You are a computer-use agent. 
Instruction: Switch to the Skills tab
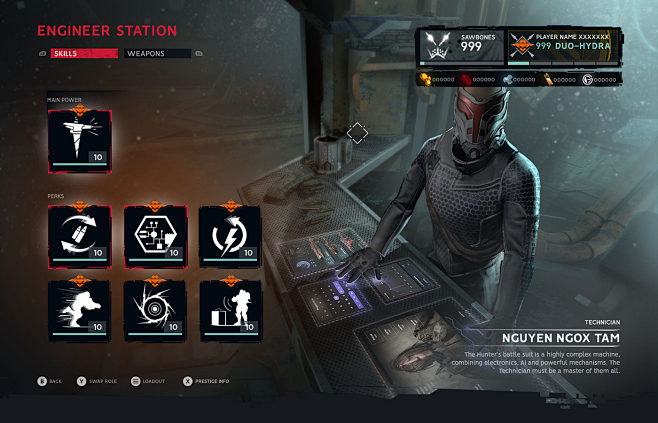click(86, 53)
